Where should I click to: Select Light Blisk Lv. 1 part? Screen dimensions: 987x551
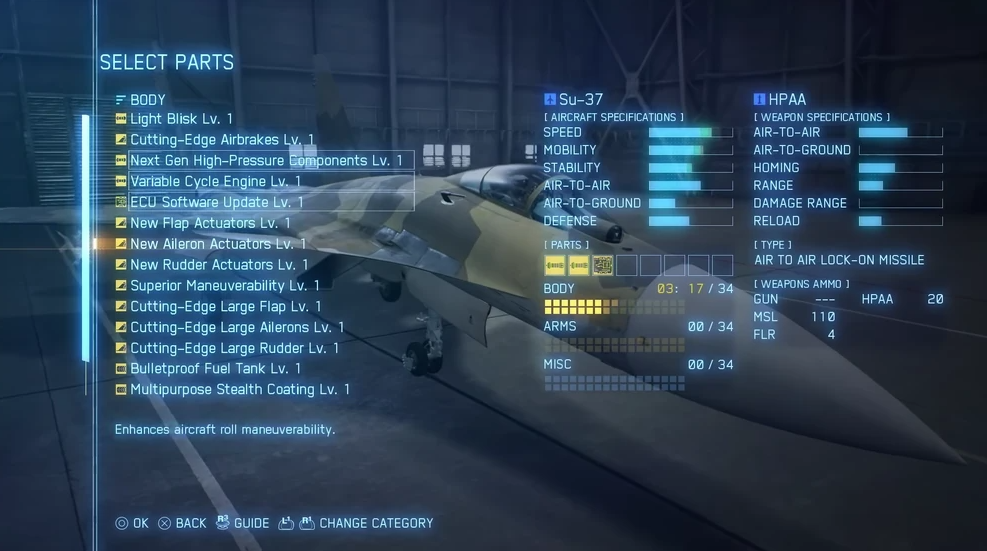[x=181, y=119]
